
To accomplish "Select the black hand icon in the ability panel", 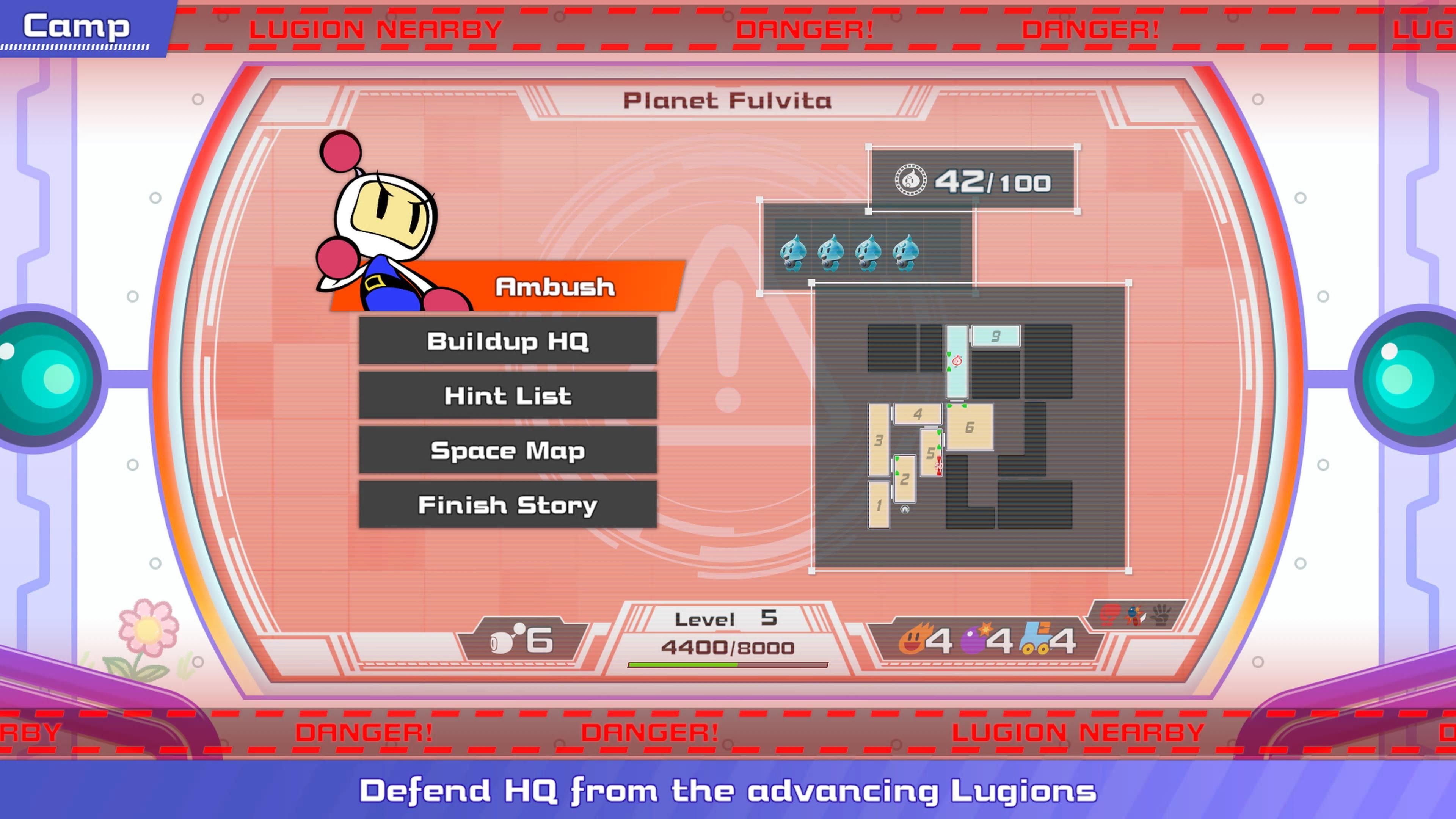I will (1160, 614).
